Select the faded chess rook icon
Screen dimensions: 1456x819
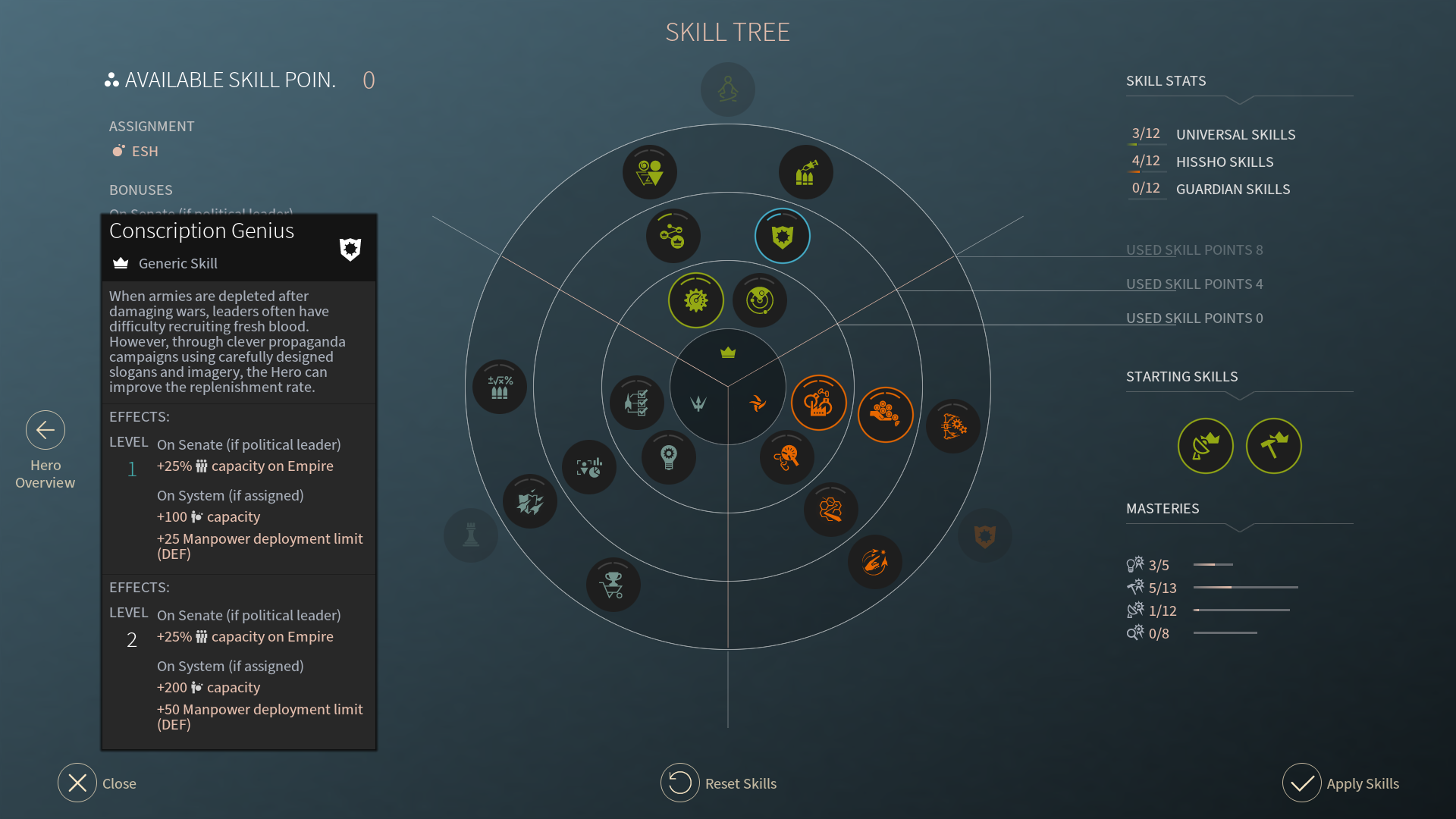coord(471,535)
